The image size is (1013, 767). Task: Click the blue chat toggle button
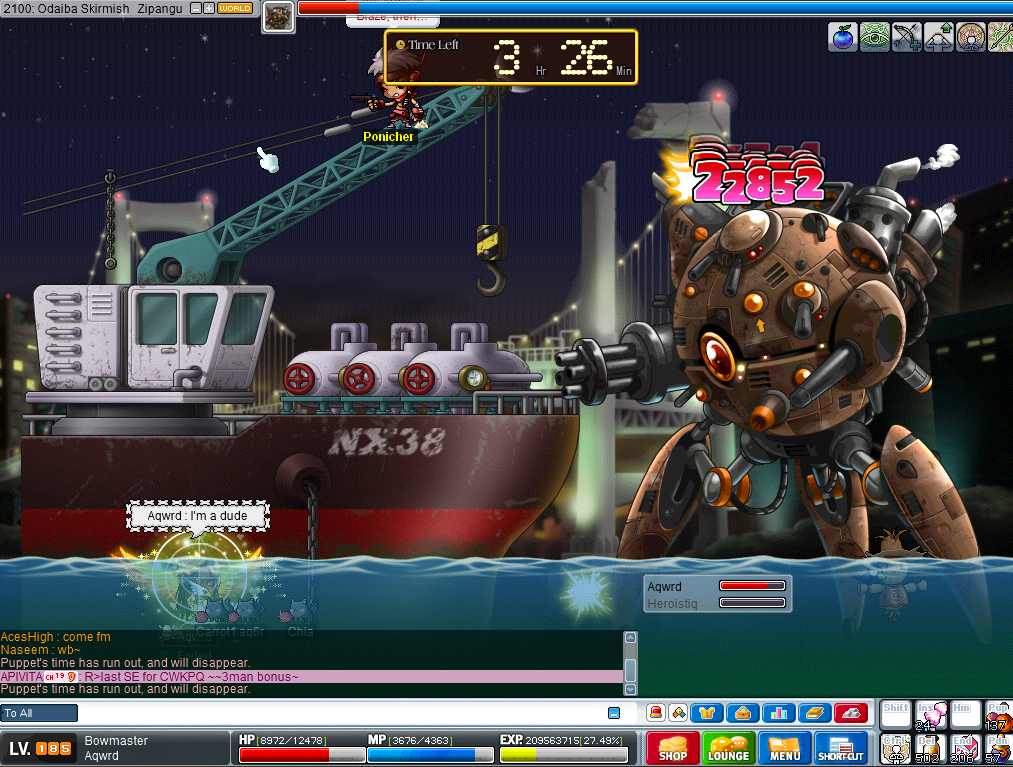coord(614,713)
